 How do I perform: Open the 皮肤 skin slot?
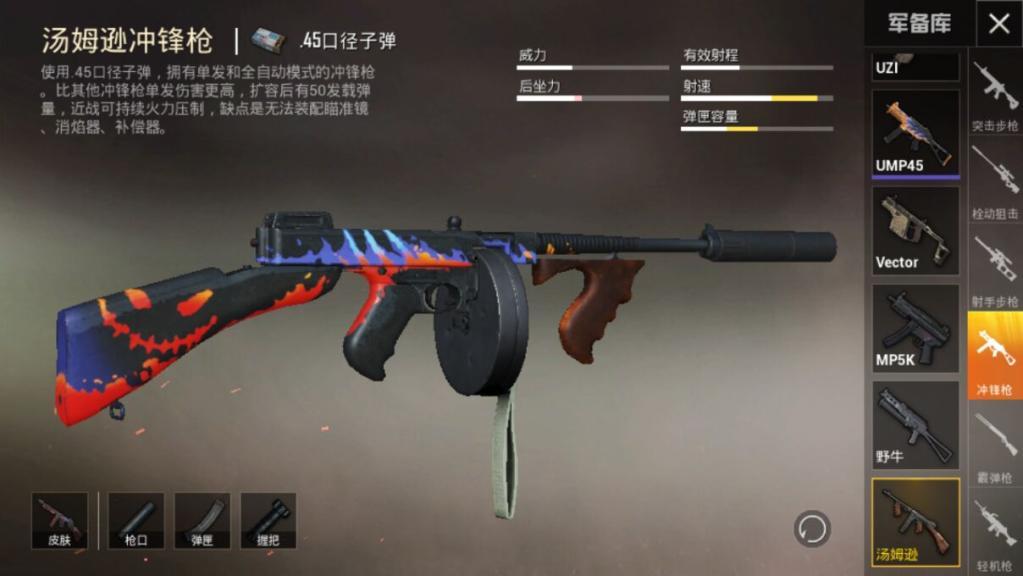pyautogui.click(x=60, y=520)
